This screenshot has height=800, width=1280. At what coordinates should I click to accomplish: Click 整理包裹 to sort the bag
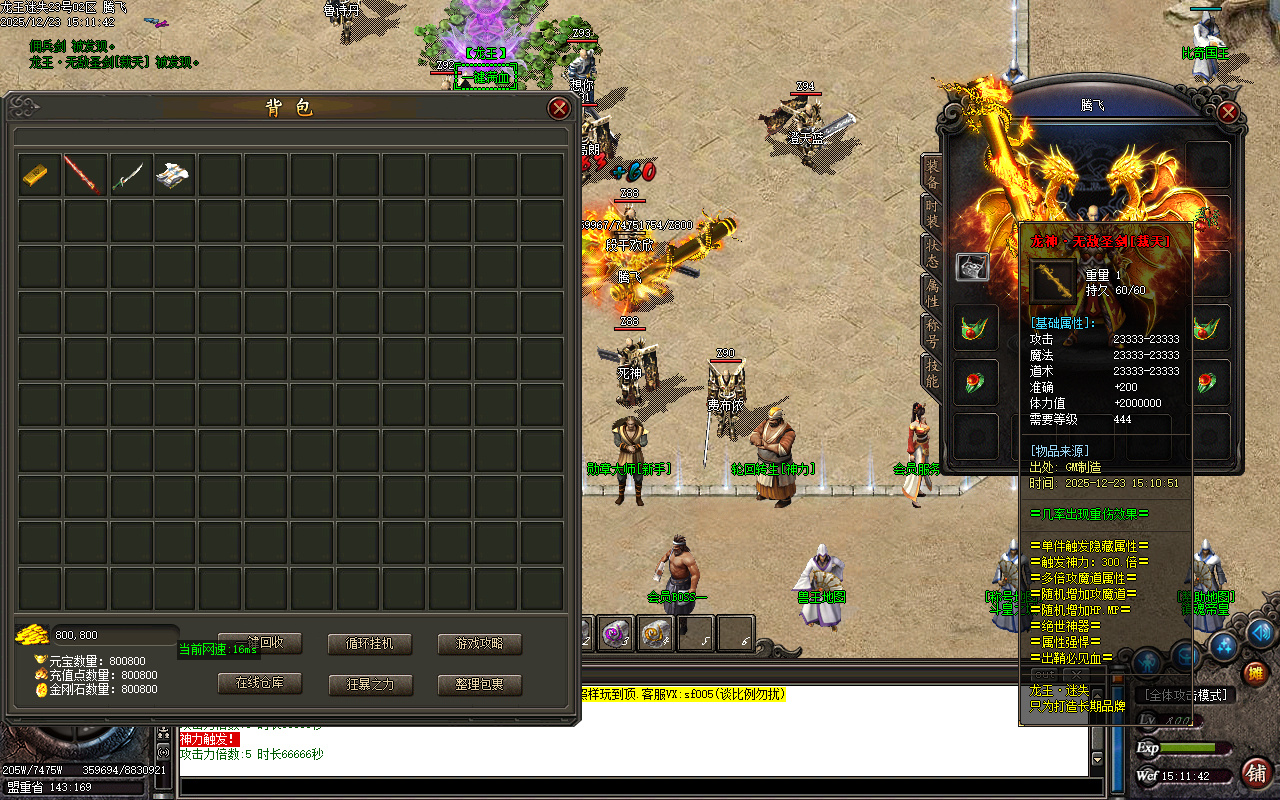coord(480,684)
